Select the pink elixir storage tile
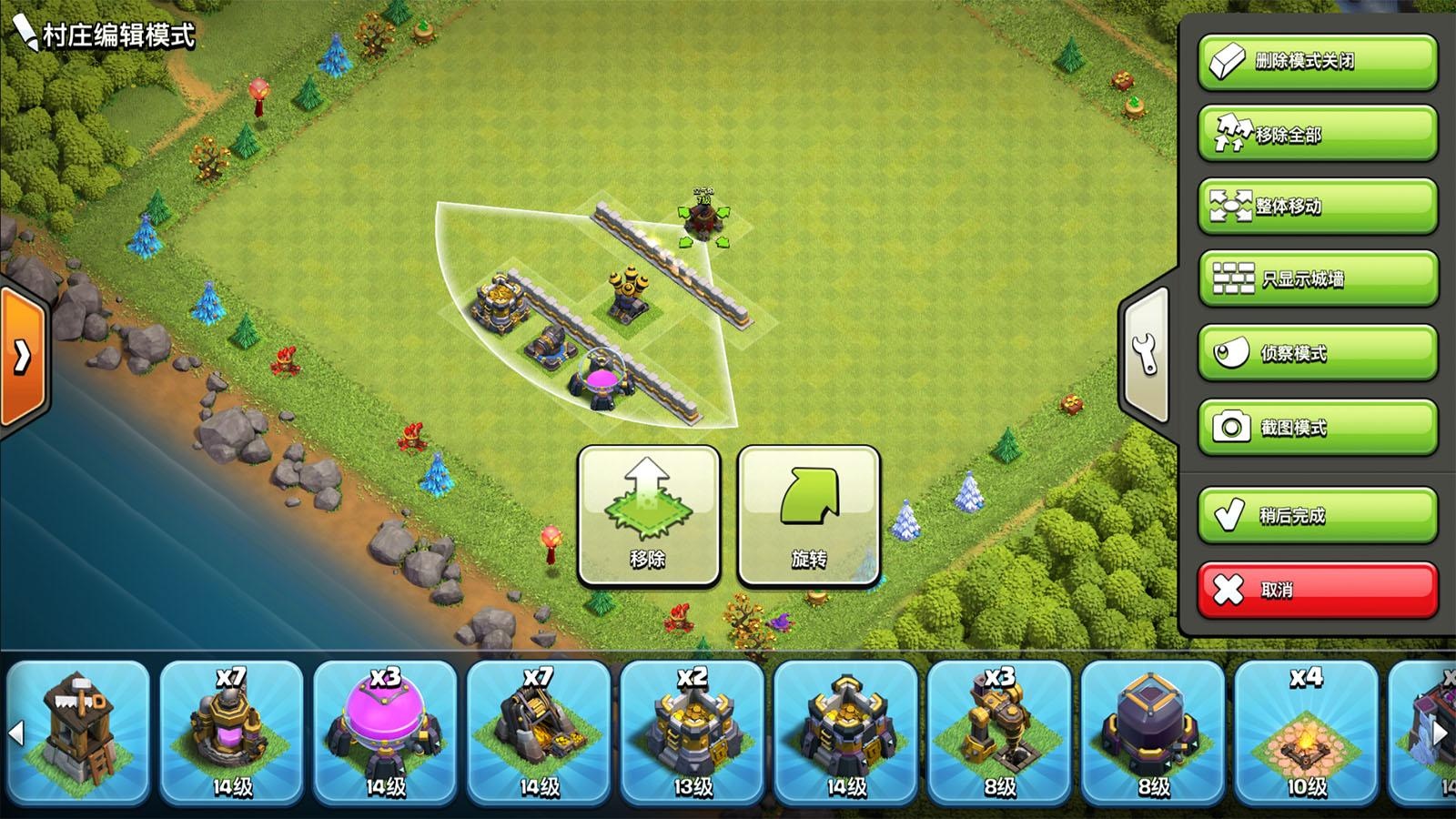 point(386,733)
